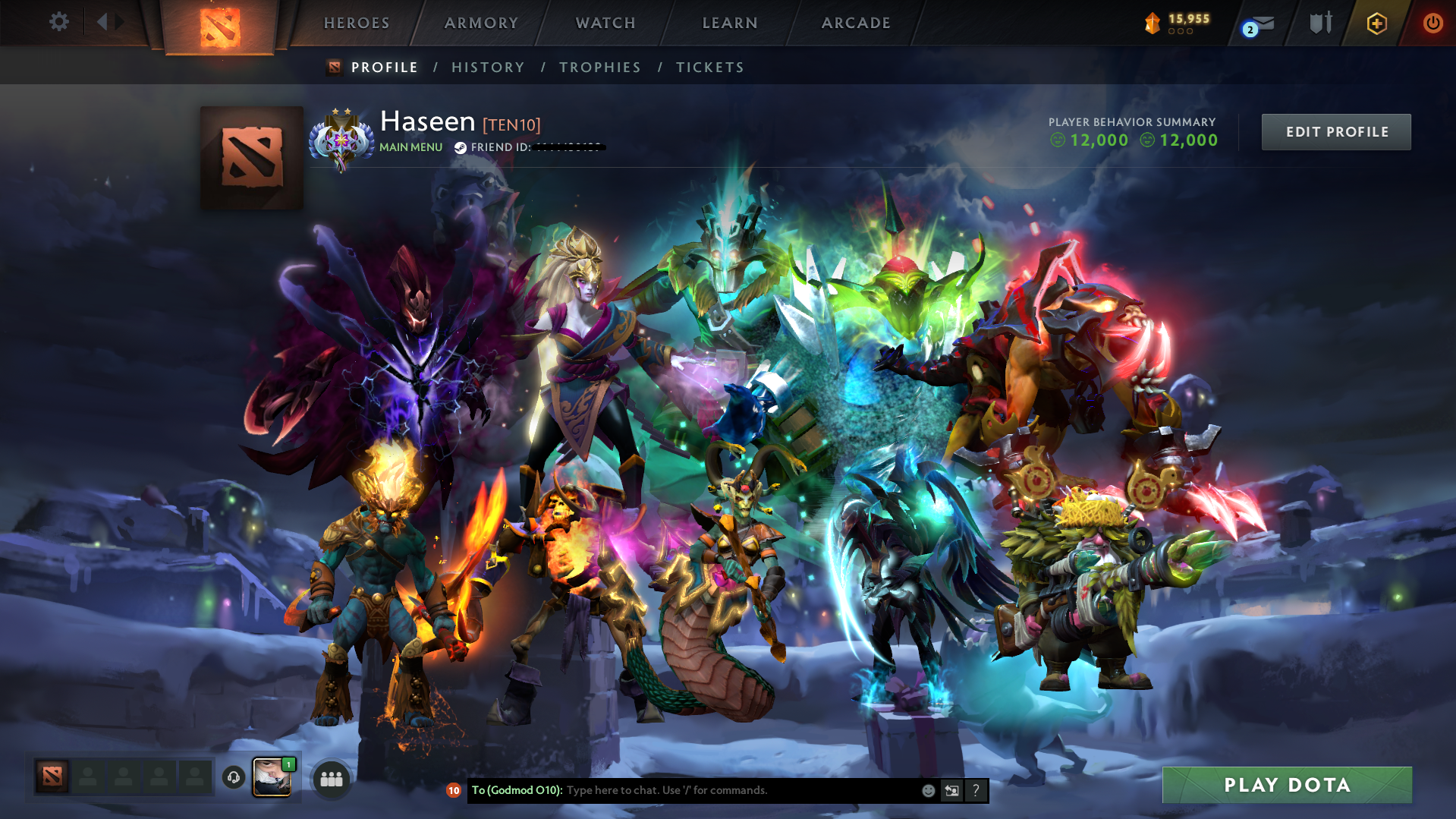The image size is (1456, 819).
Task: Open the HEROES menu
Action: 356,23
